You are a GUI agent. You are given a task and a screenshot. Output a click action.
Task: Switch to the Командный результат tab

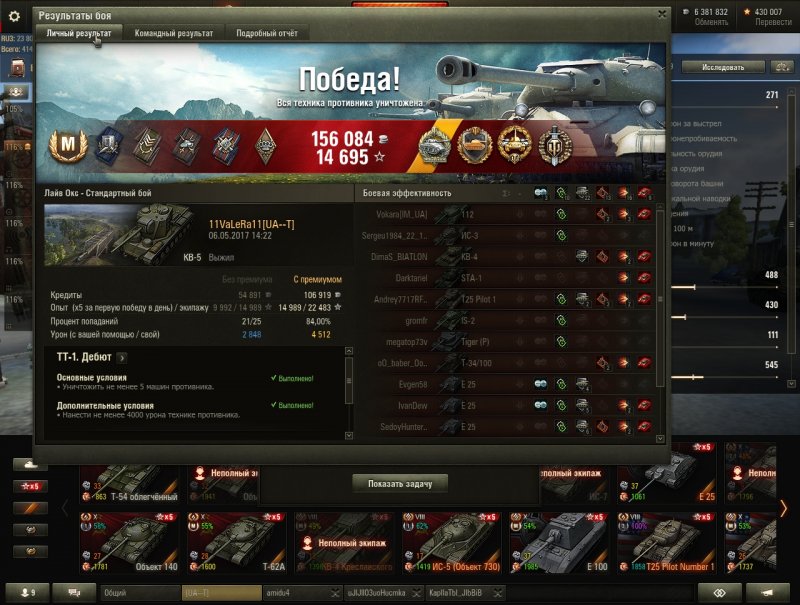pos(174,33)
